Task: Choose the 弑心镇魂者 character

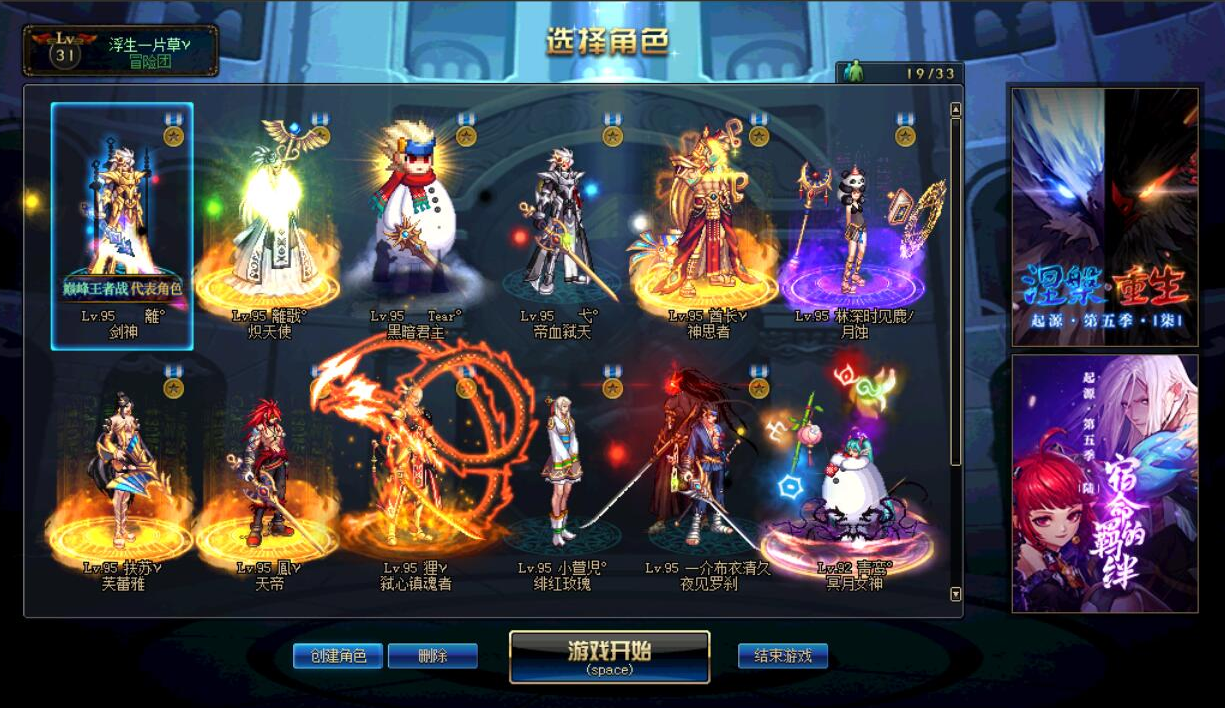Action: (x=414, y=478)
